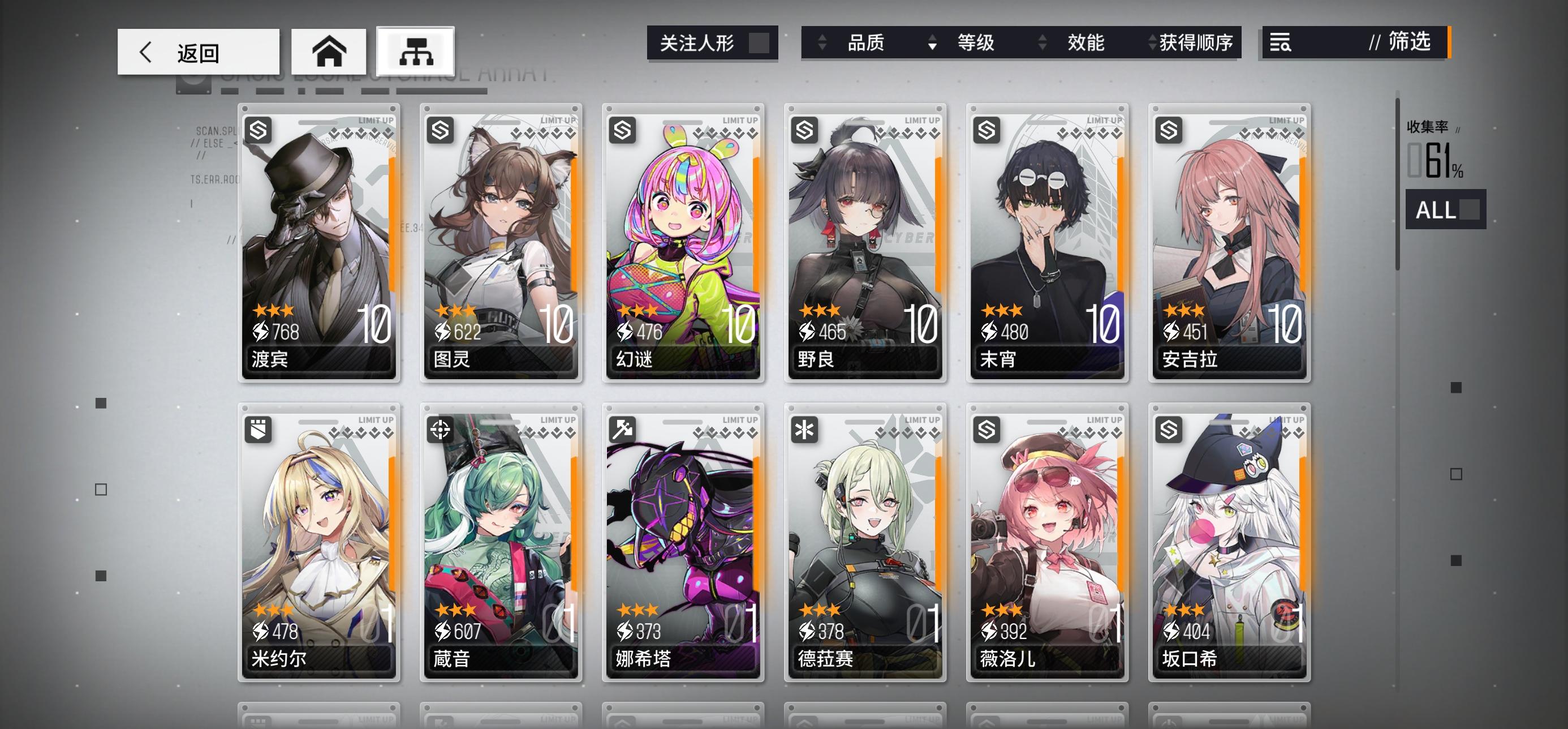1568x729 pixels.
Task: Click the hammer class icon on 娜希塔's card
Action: (x=622, y=430)
